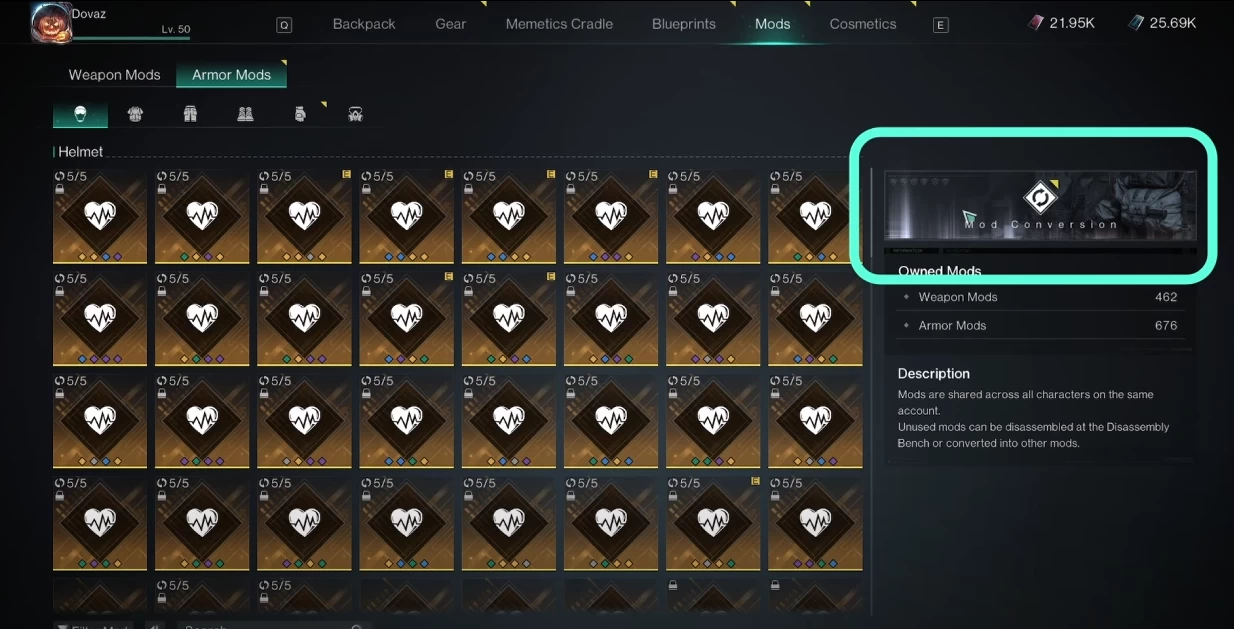
Task: Show the chest armor mod category
Action: pyautogui.click(x=135, y=114)
